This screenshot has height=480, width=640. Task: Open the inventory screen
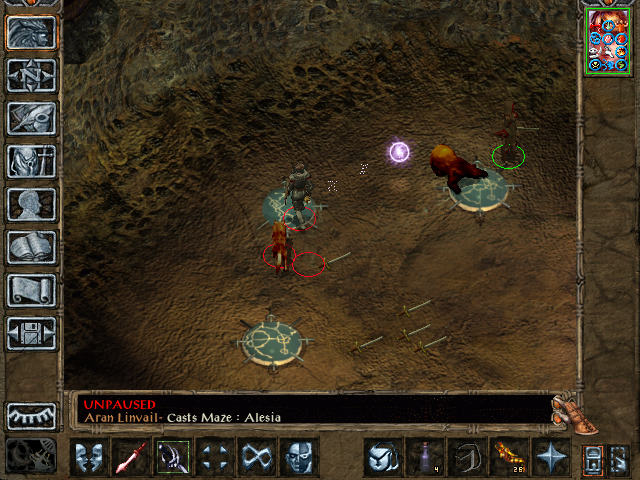click(31, 160)
